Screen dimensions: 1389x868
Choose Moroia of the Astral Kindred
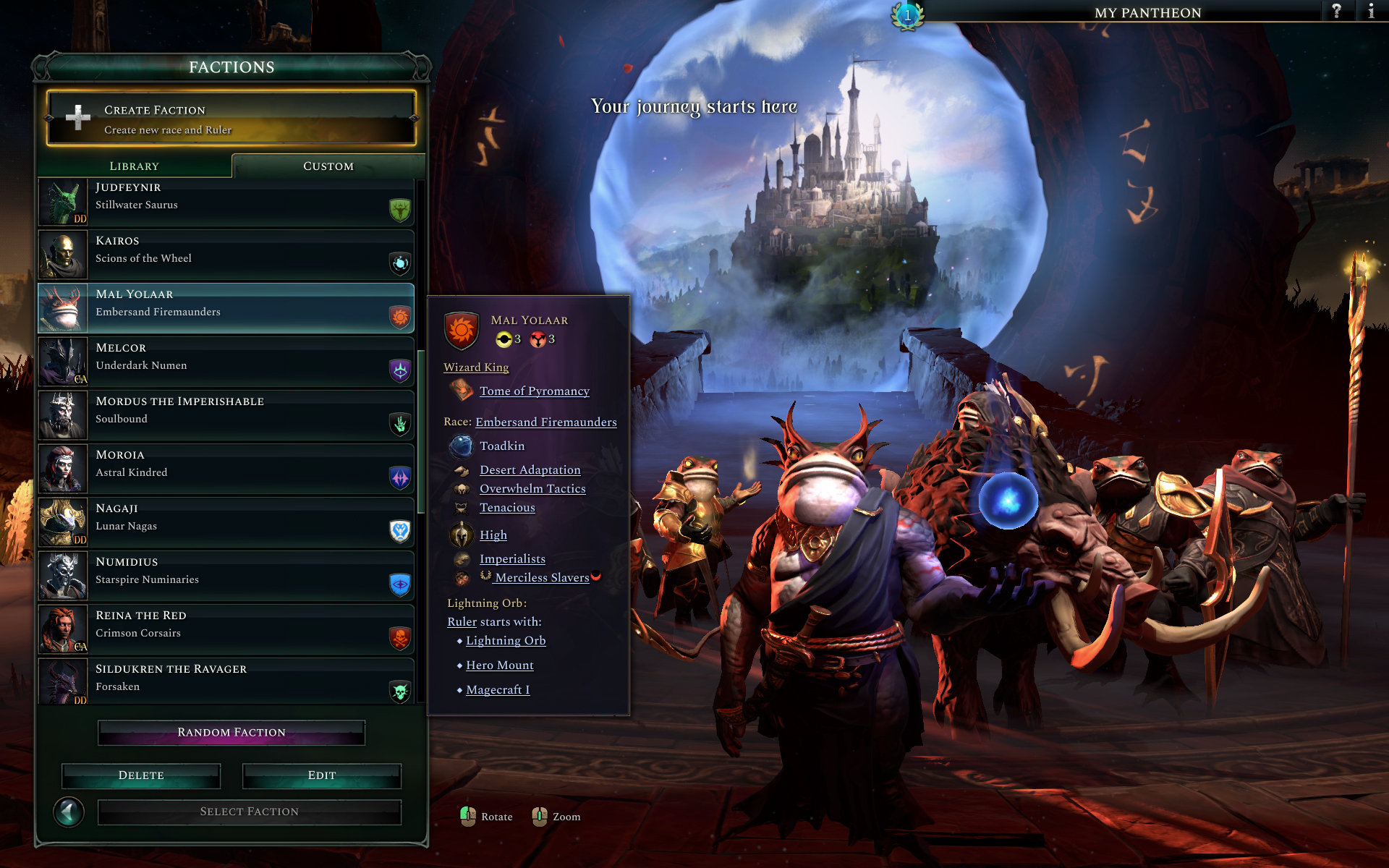point(226,469)
